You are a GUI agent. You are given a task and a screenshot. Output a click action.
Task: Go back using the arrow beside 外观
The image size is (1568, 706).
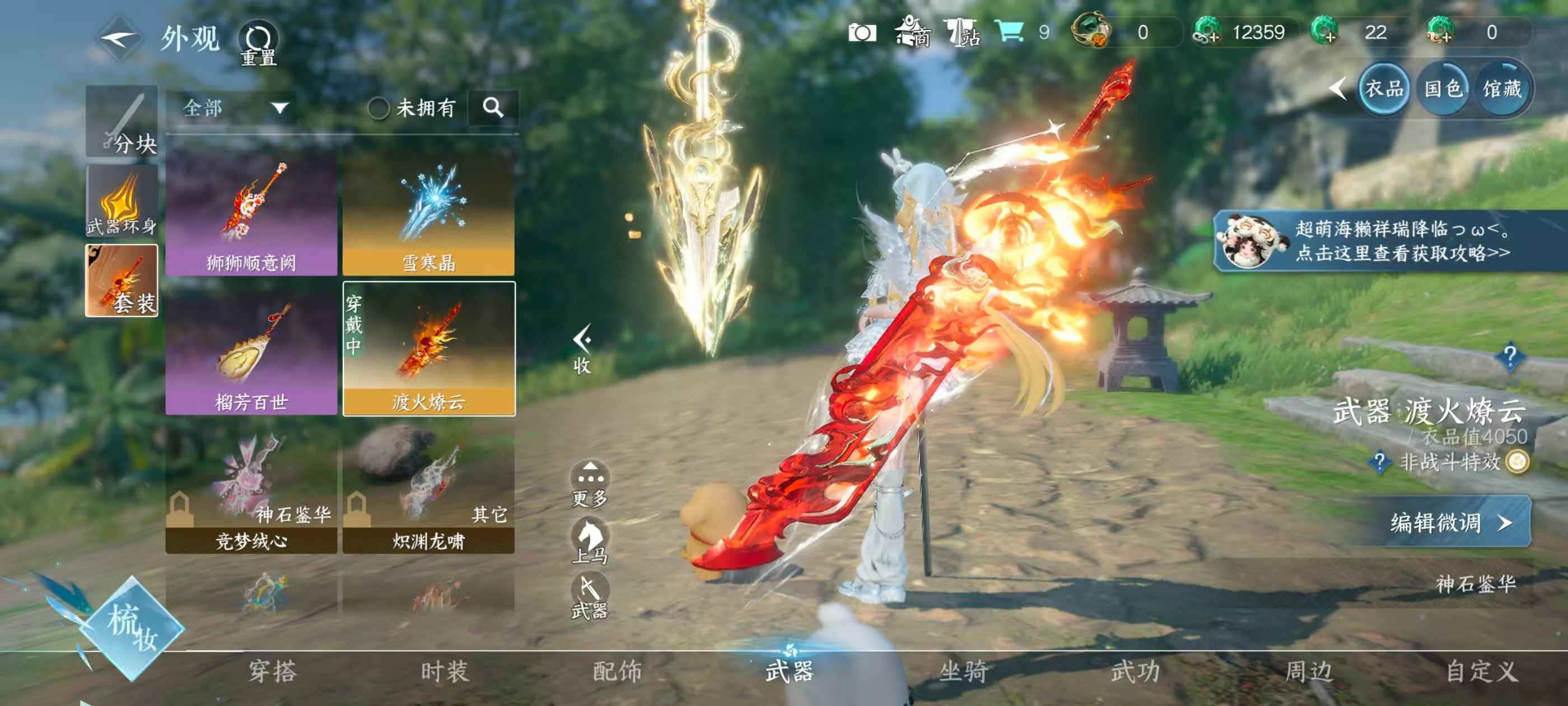click(x=119, y=39)
